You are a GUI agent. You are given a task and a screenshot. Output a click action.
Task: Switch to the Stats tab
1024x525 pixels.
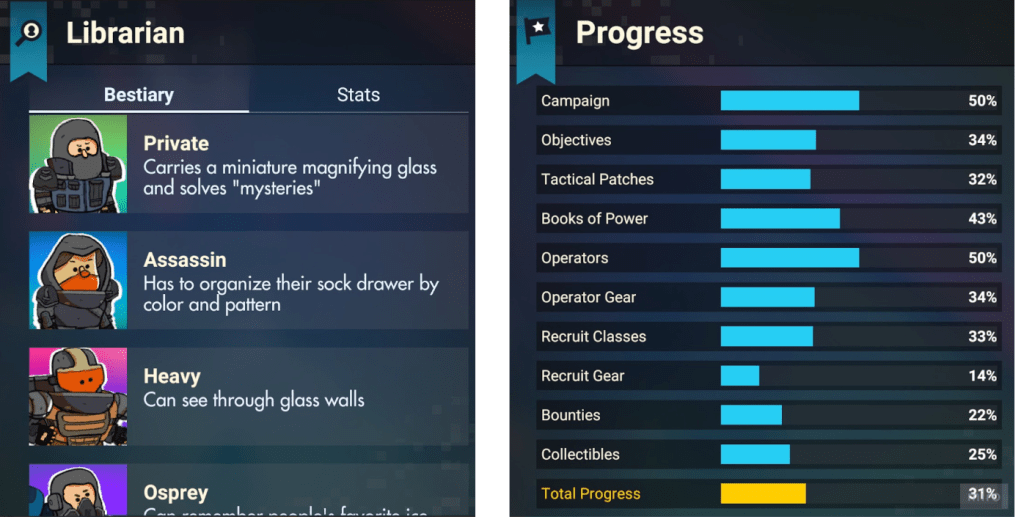tap(358, 95)
